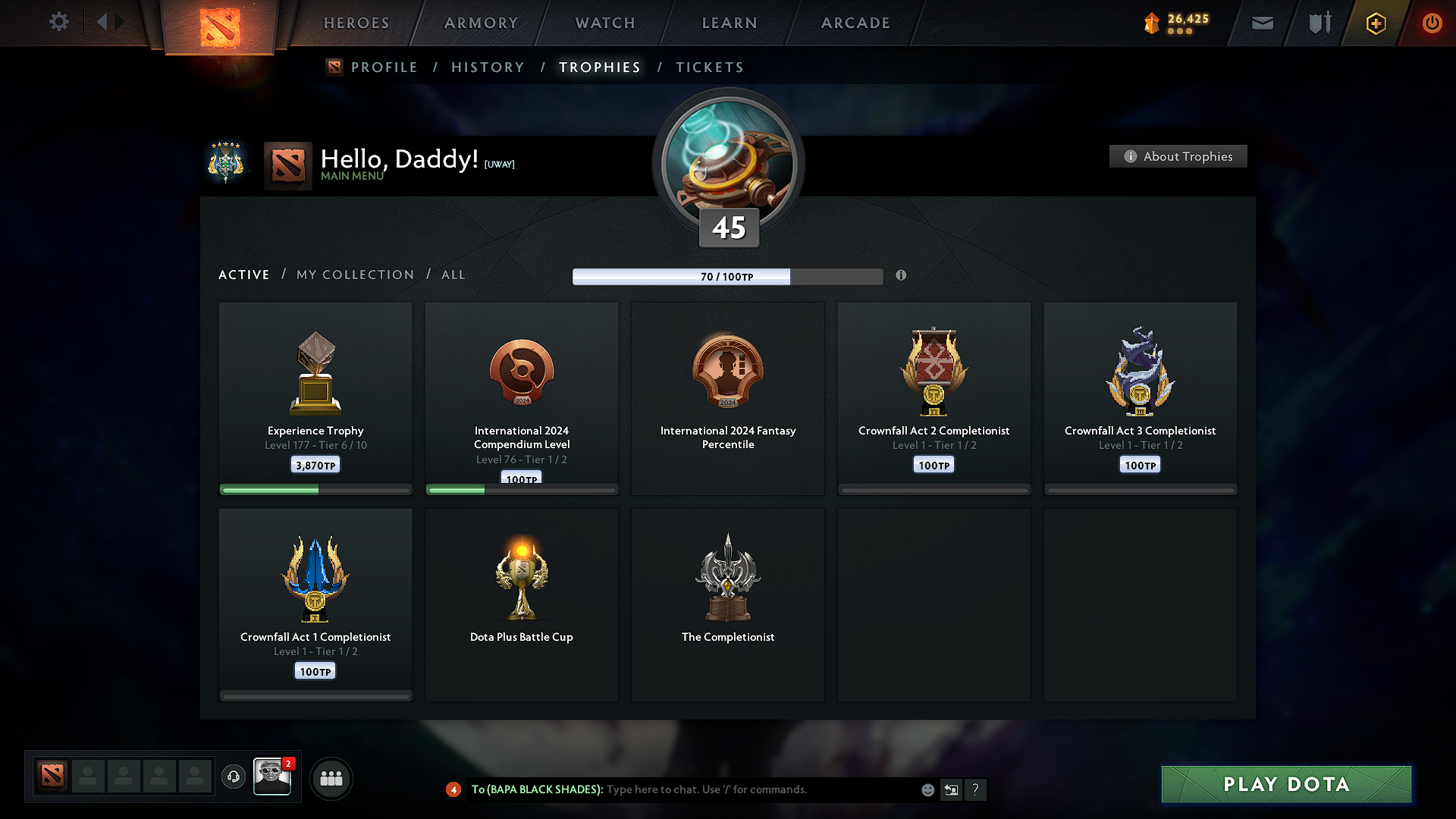The width and height of the screenshot is (1456, 819).
Task: Open the settings gear
Action: coord(58,22)
